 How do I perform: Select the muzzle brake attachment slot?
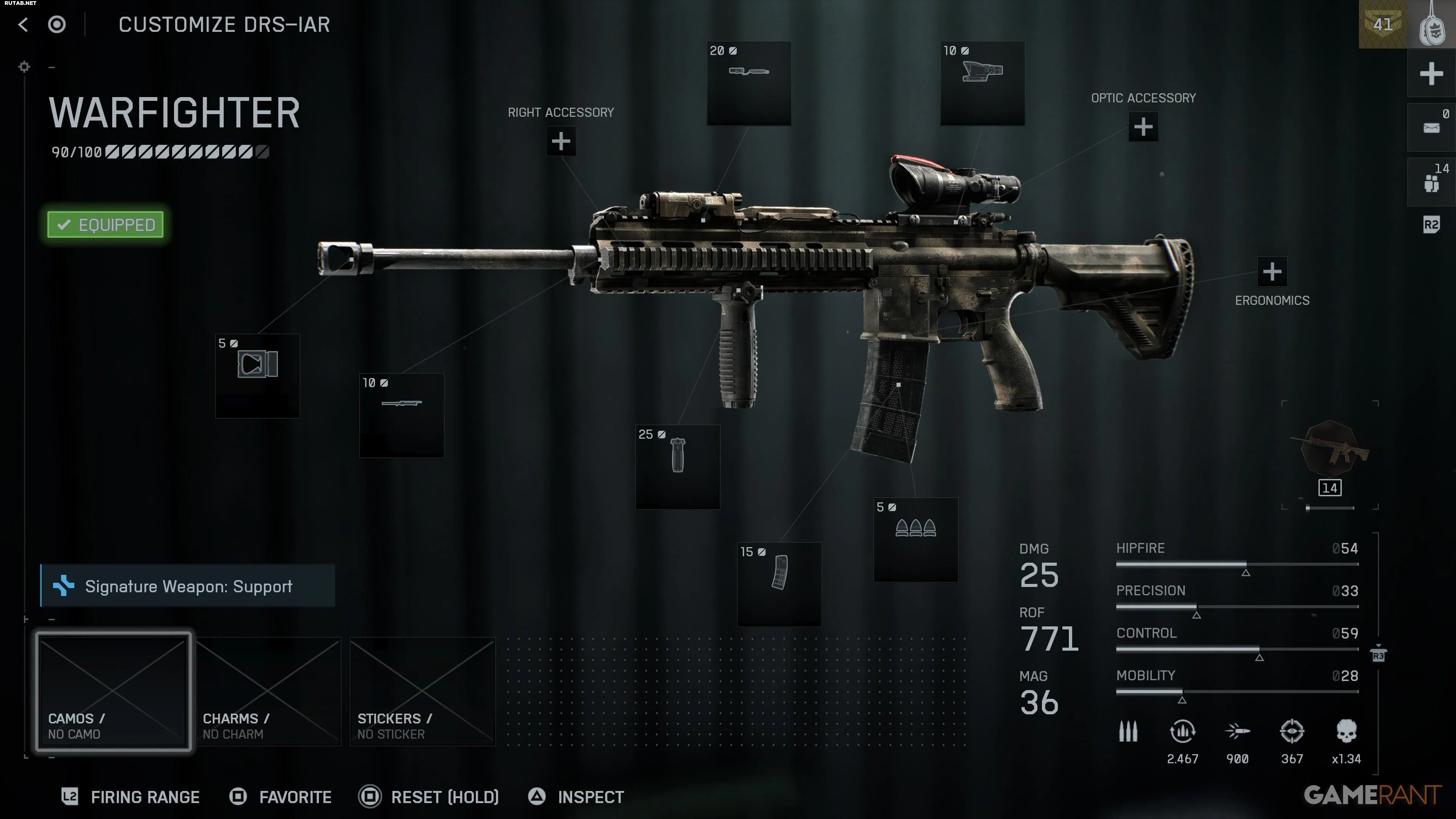(257, 376)
